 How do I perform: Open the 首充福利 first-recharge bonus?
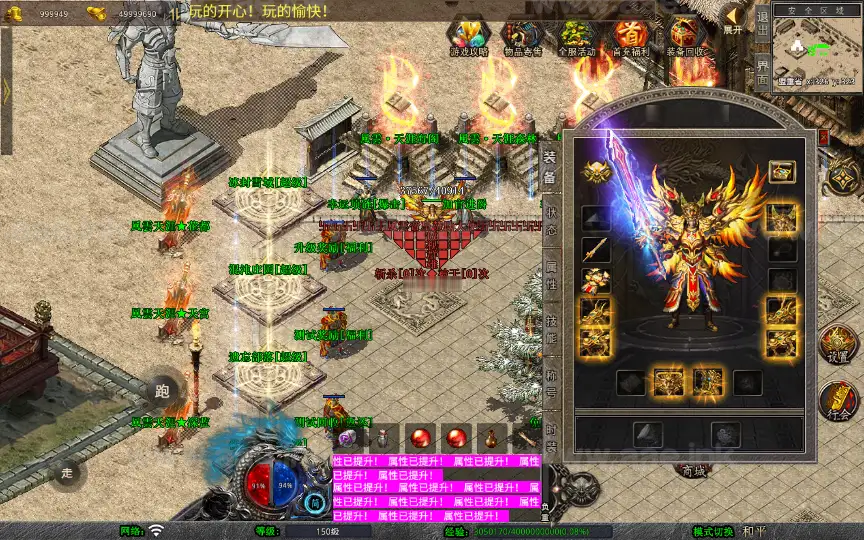pyautogui.click(x=631, y=37)
